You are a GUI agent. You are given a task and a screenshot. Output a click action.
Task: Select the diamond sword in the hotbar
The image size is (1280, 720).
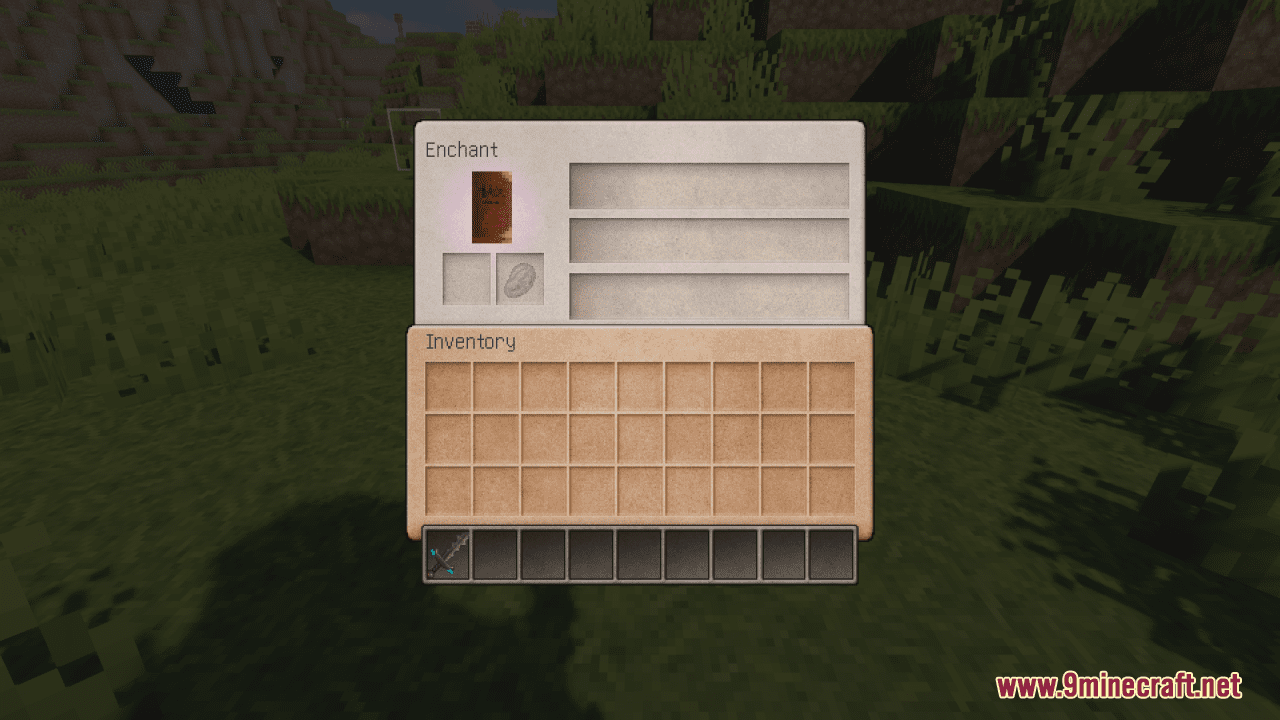446,555
